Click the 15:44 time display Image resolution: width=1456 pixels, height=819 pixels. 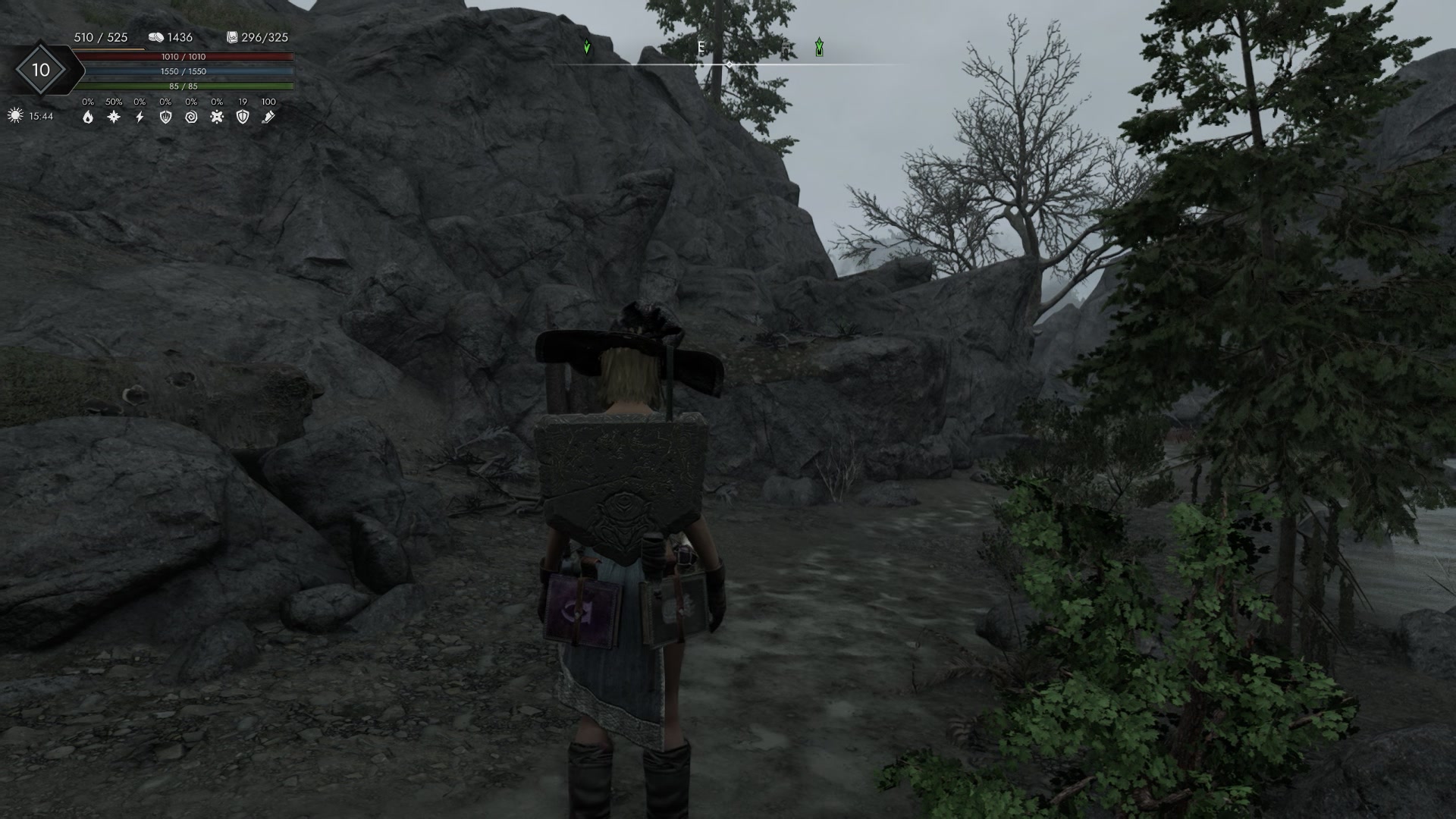click(40, 116)
